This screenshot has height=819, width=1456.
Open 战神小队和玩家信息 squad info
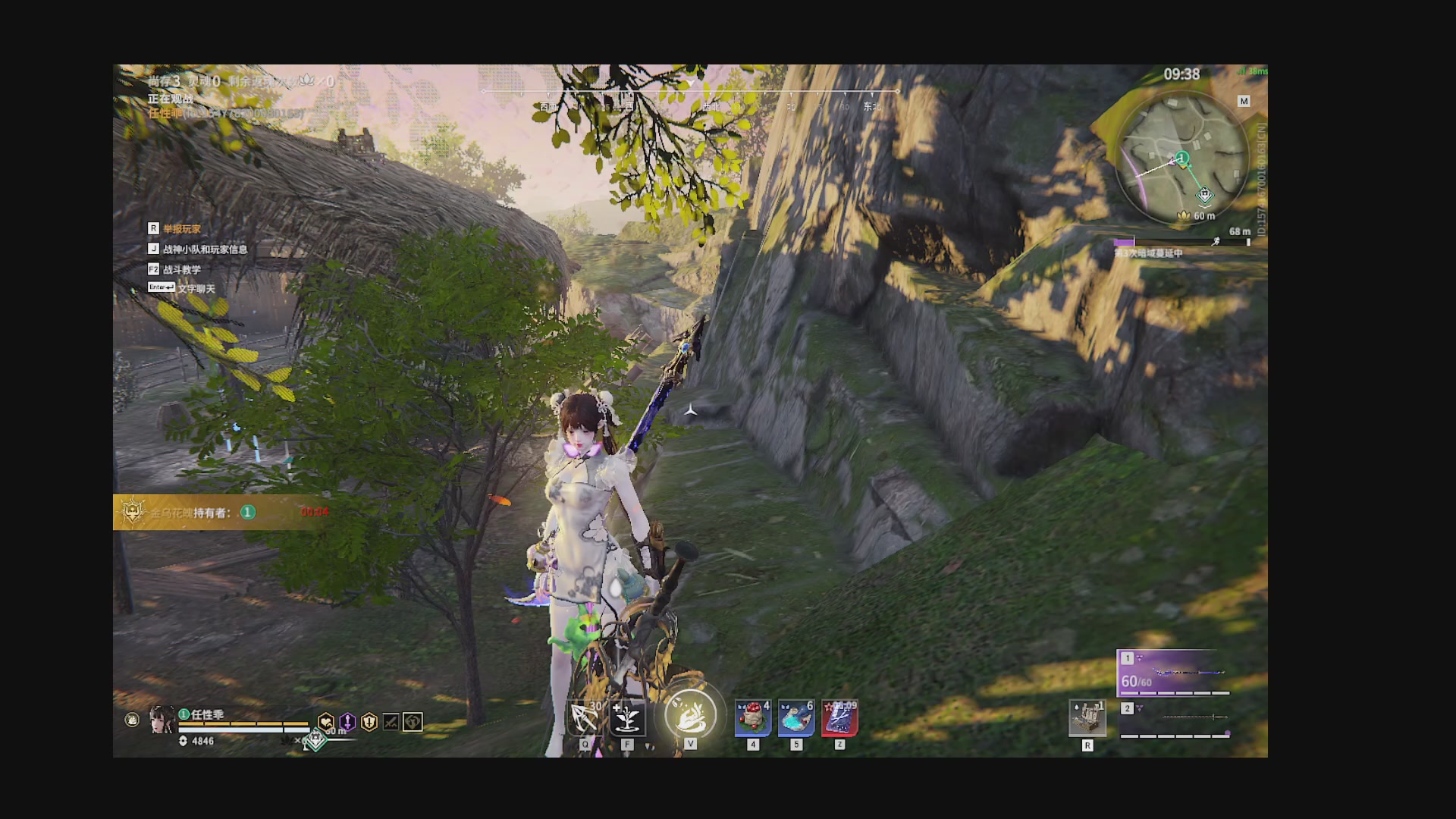tap(205, 249)
